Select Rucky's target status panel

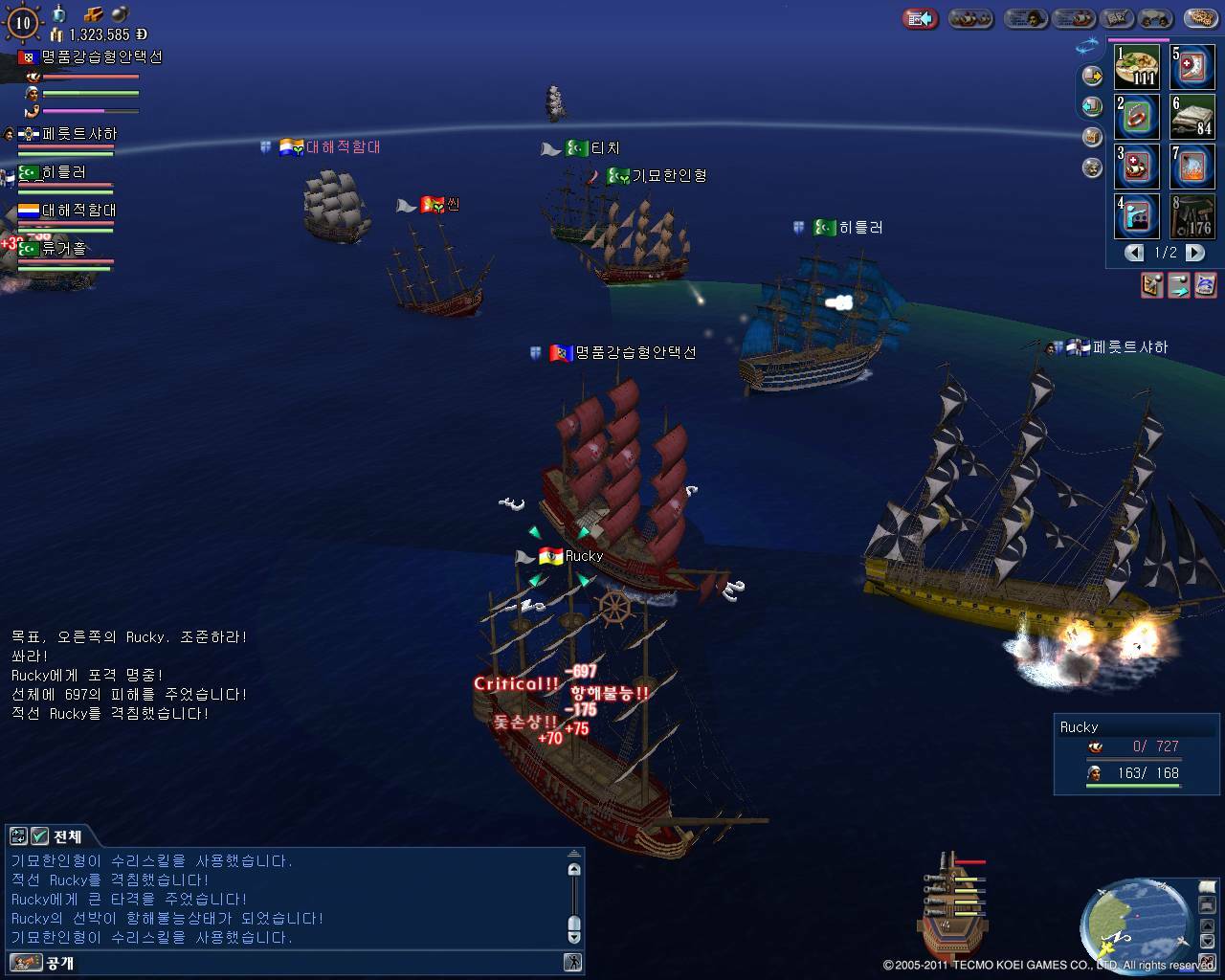click(1136, 754)
